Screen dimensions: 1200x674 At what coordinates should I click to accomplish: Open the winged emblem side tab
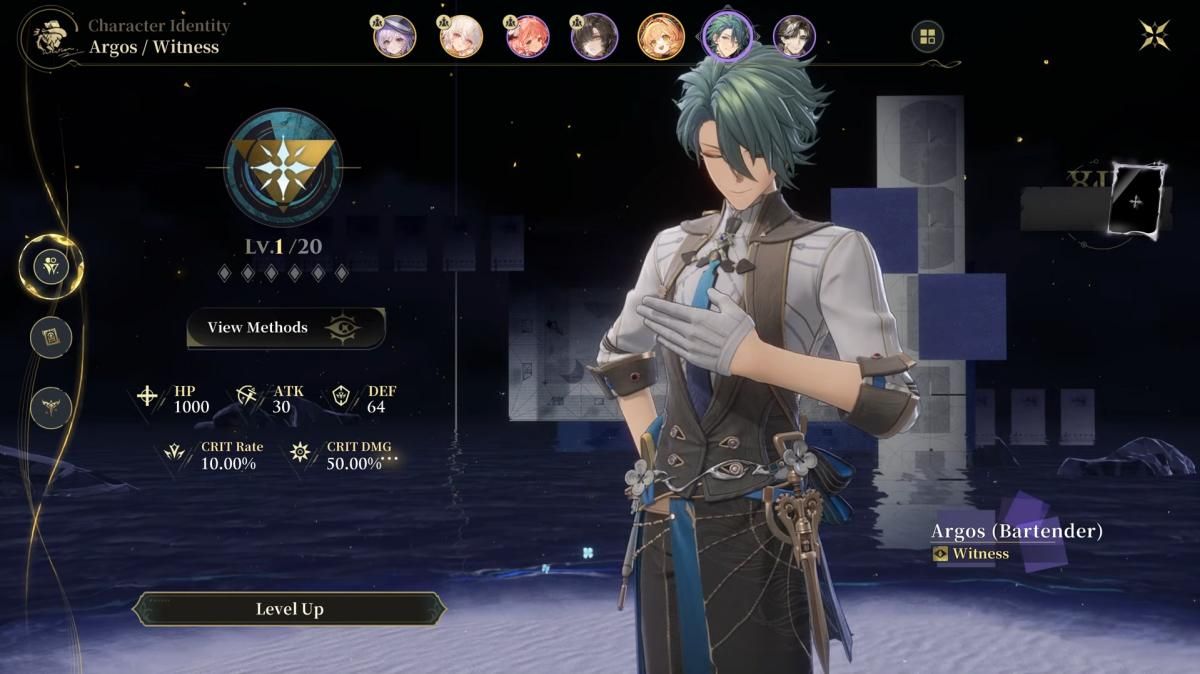pyautogui.click(x=50, y=407)
